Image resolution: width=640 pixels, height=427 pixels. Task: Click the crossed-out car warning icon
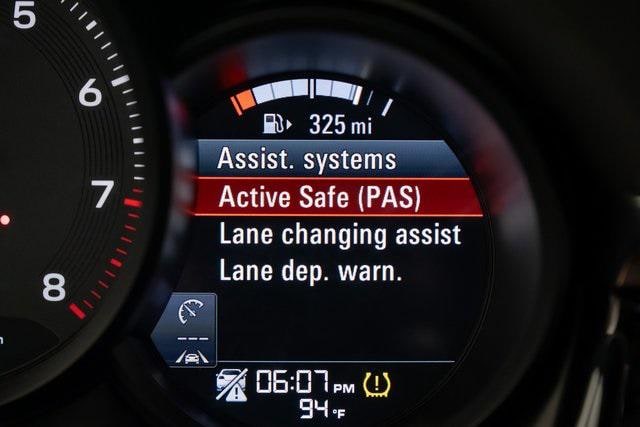click(x=231, y=384)
